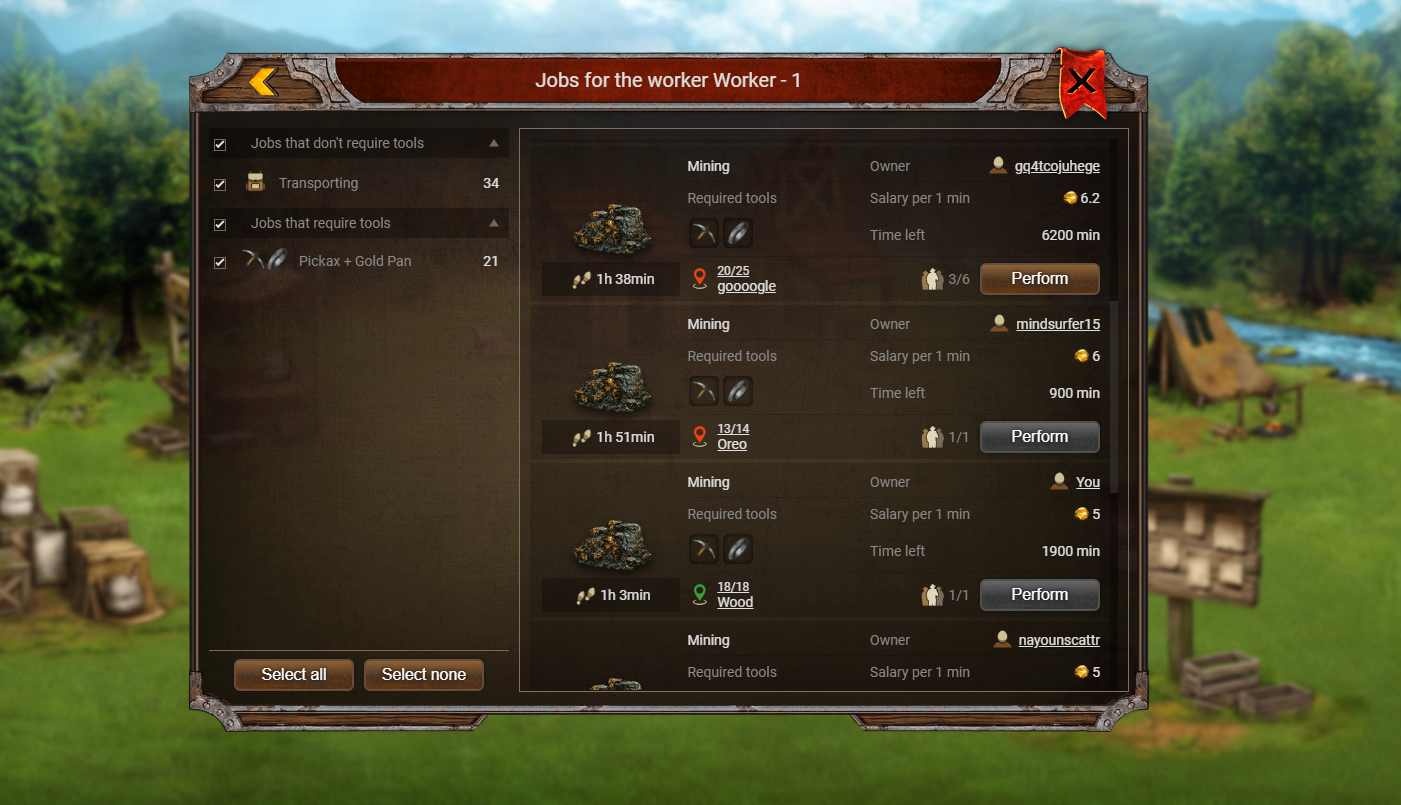Open owner profile gq4tcojuhege
Viewport: 1401px width, 805px height.
pyautogui.click(x=1057, y=167)
